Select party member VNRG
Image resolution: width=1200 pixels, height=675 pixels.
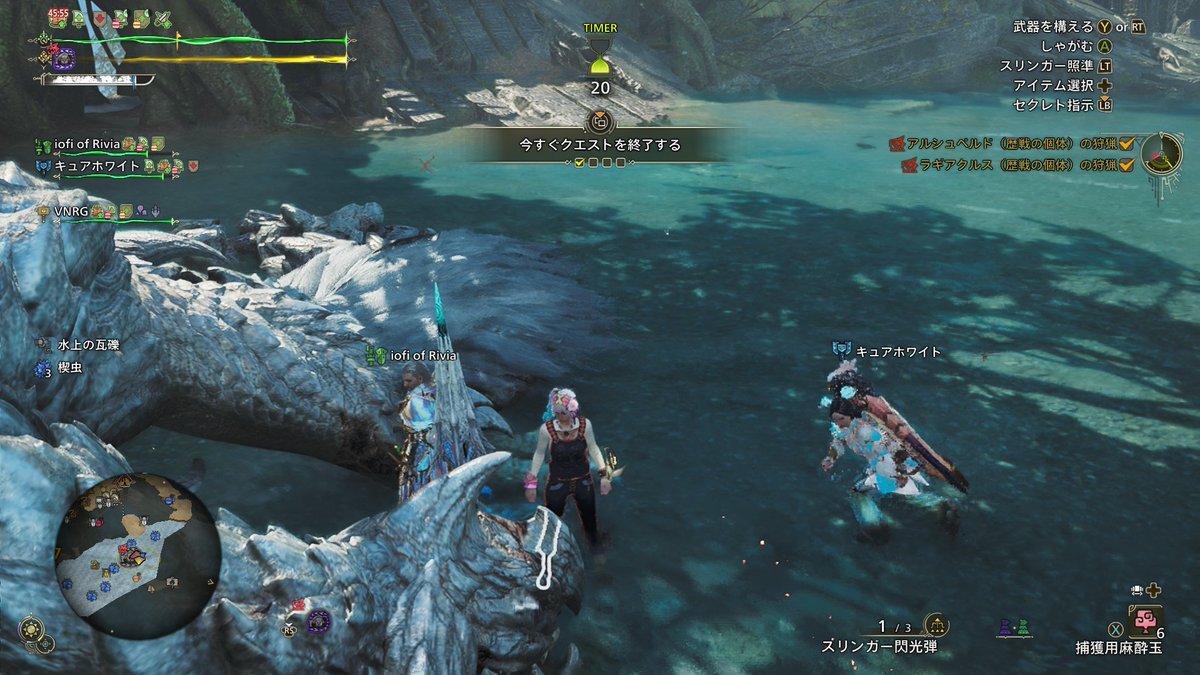coord(72,212)
